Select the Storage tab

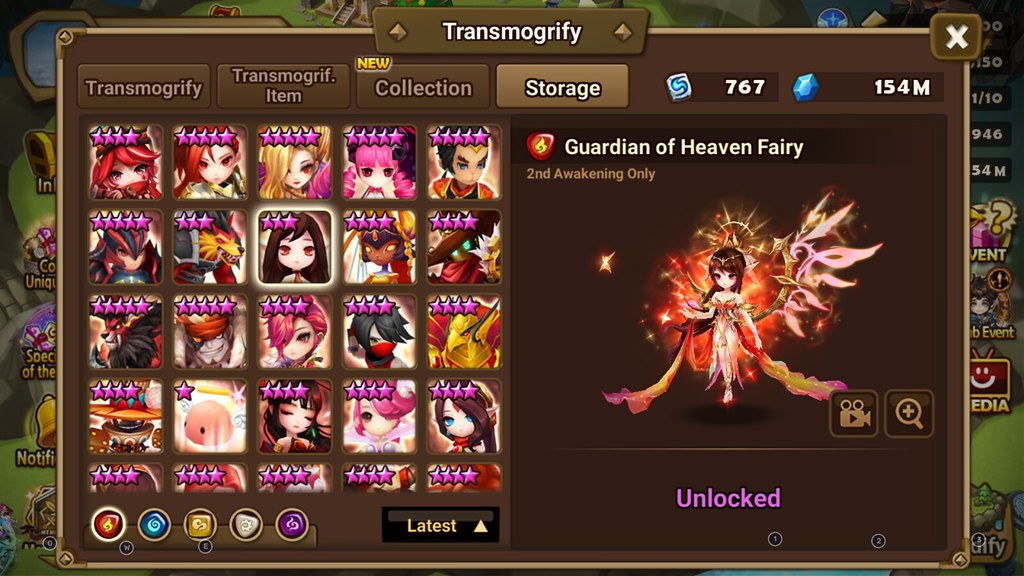(562, 88)
